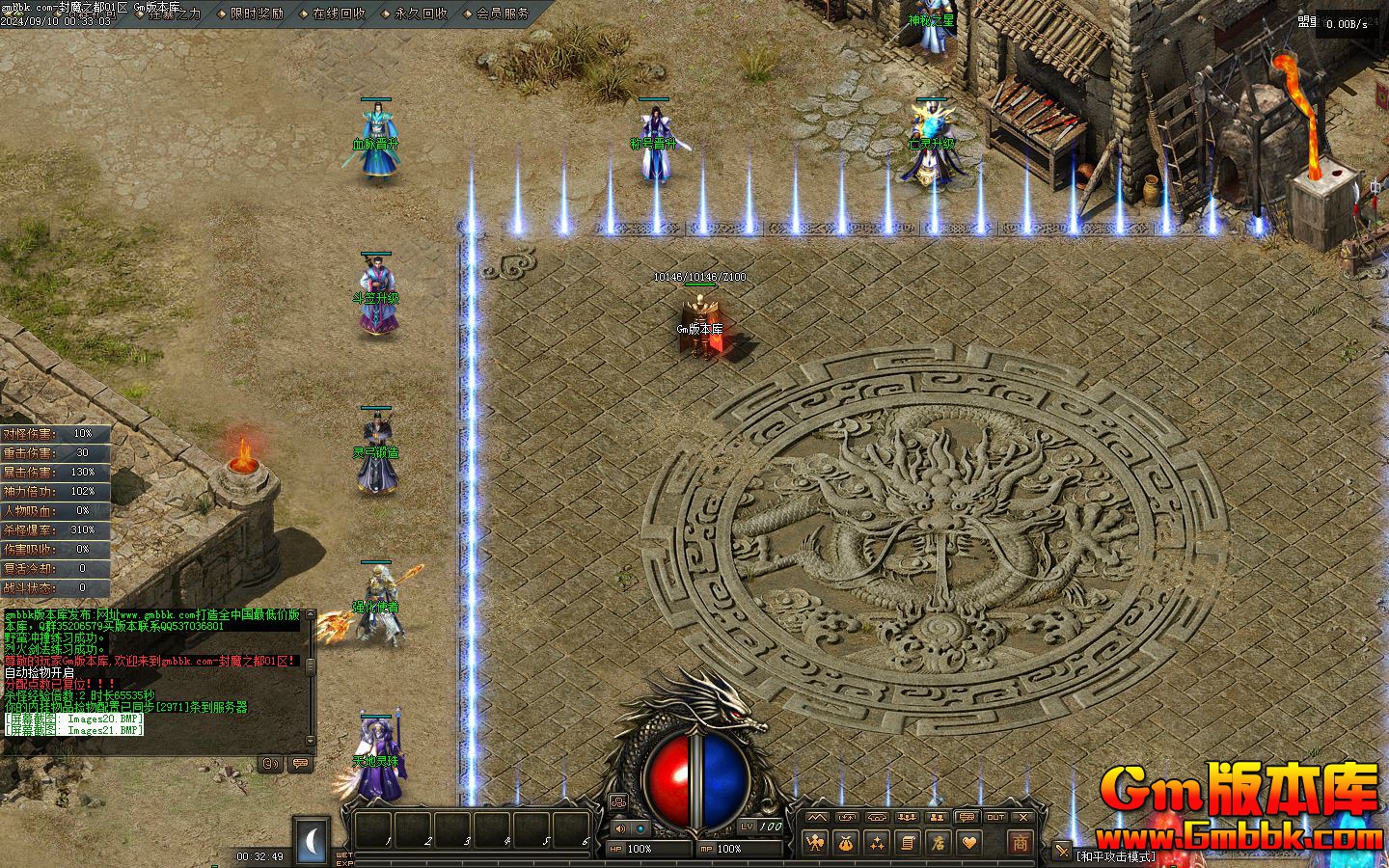
Task: Open the 在线回收 online recycle menu
Action: [x=339, y=14]
